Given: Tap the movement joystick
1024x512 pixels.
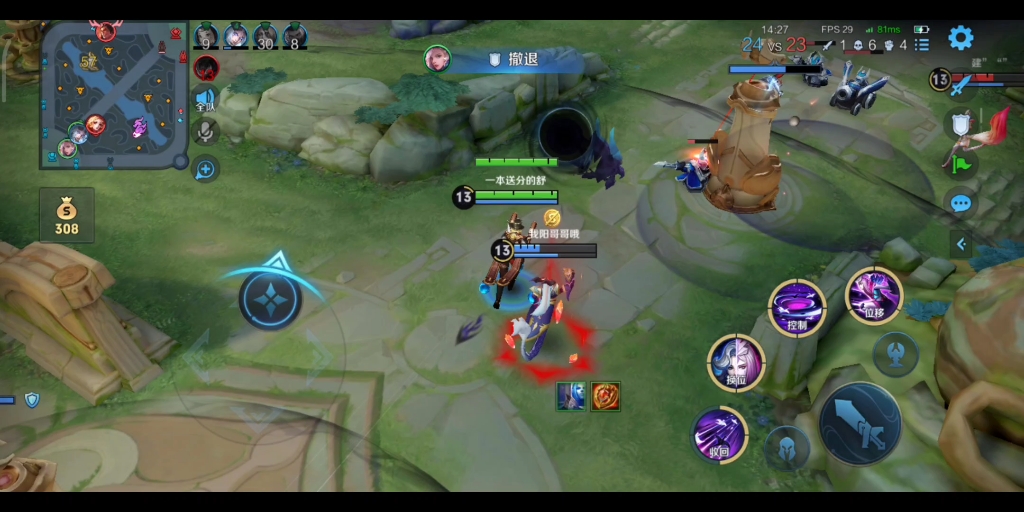Looking at the screenshot, I should [x=270, y=300].
